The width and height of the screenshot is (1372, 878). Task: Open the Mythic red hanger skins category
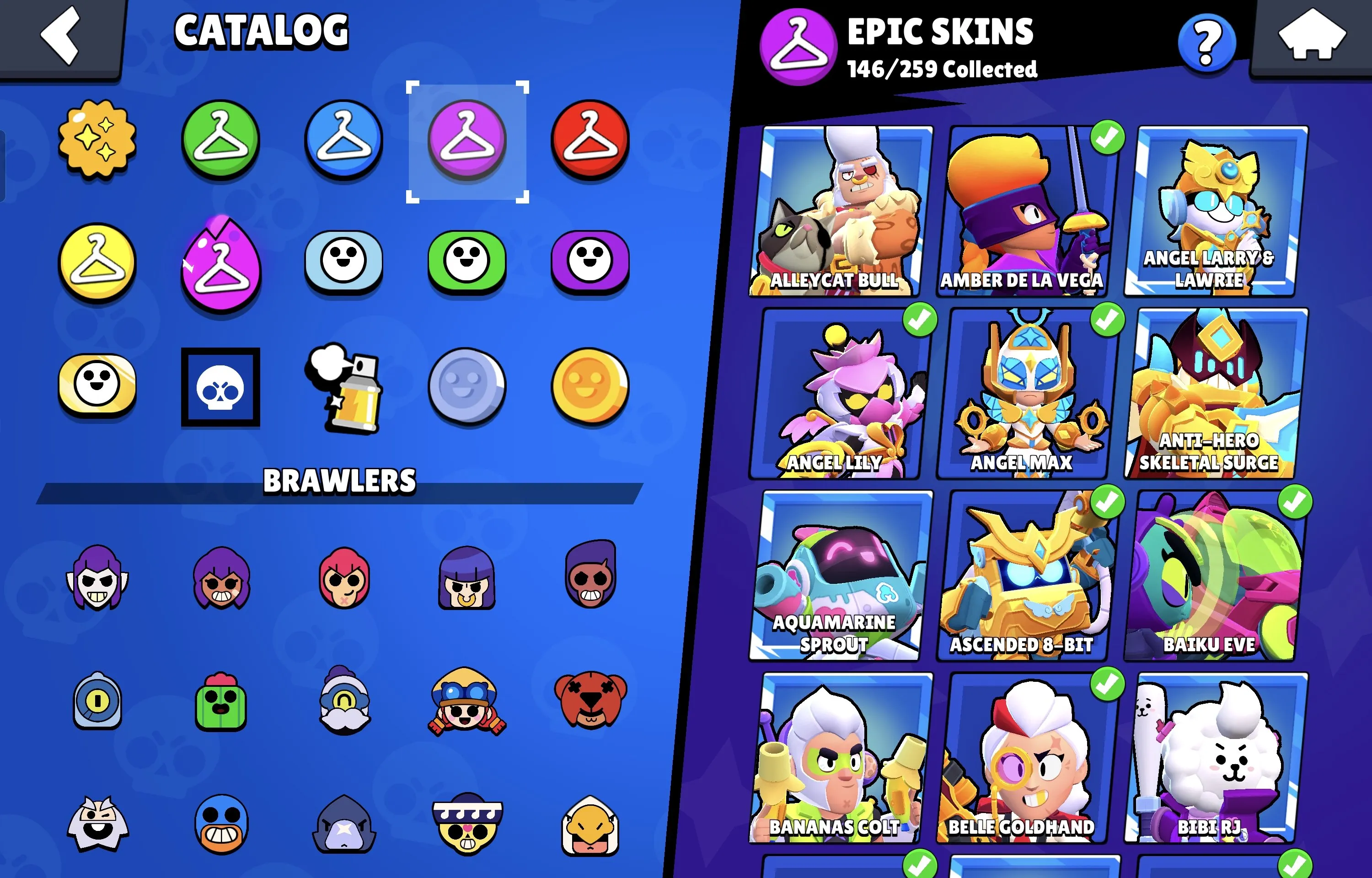point(590,139)
